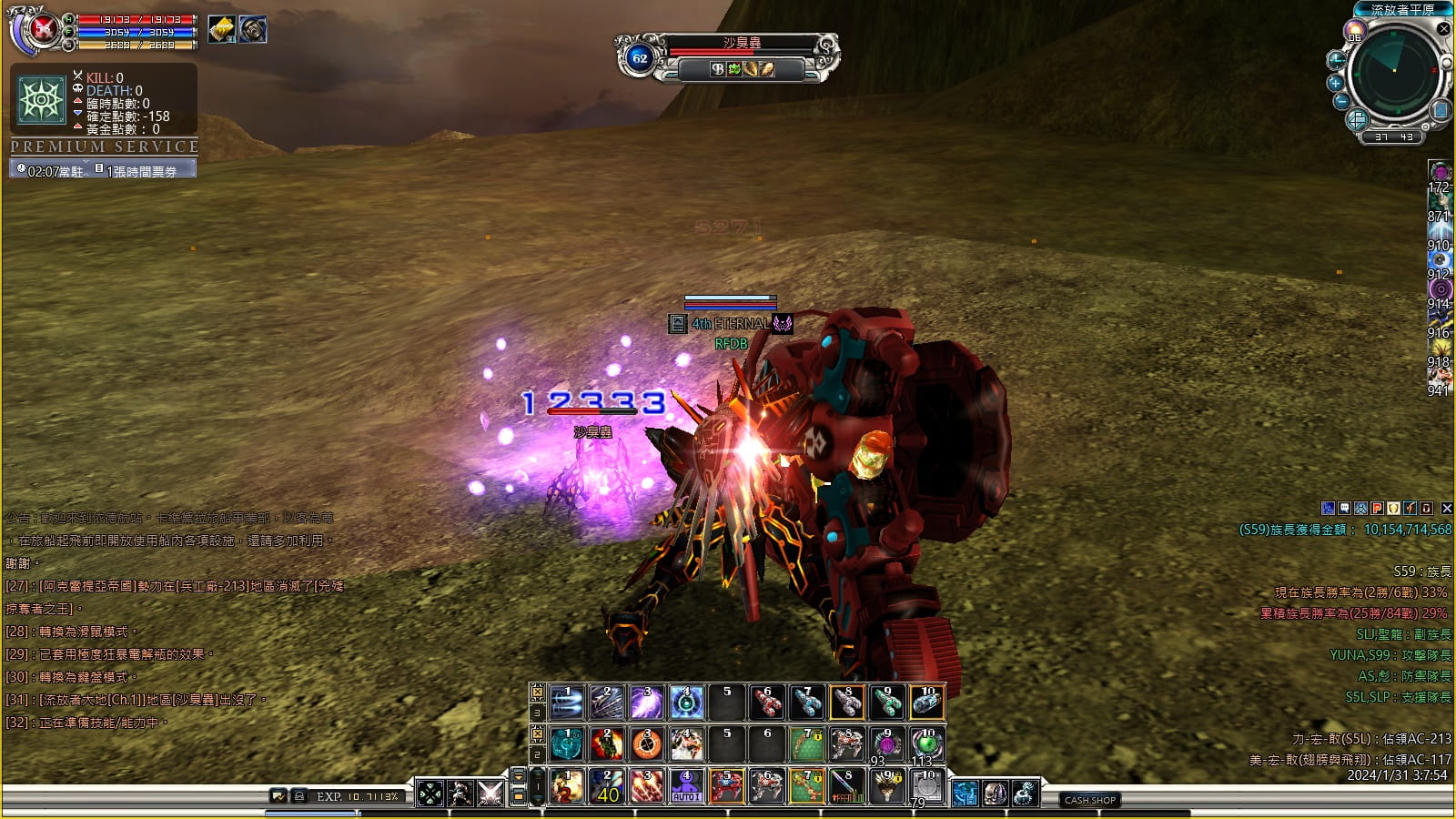
Task: Click the circular radar minimap
Action: [x=1393, y=73]
